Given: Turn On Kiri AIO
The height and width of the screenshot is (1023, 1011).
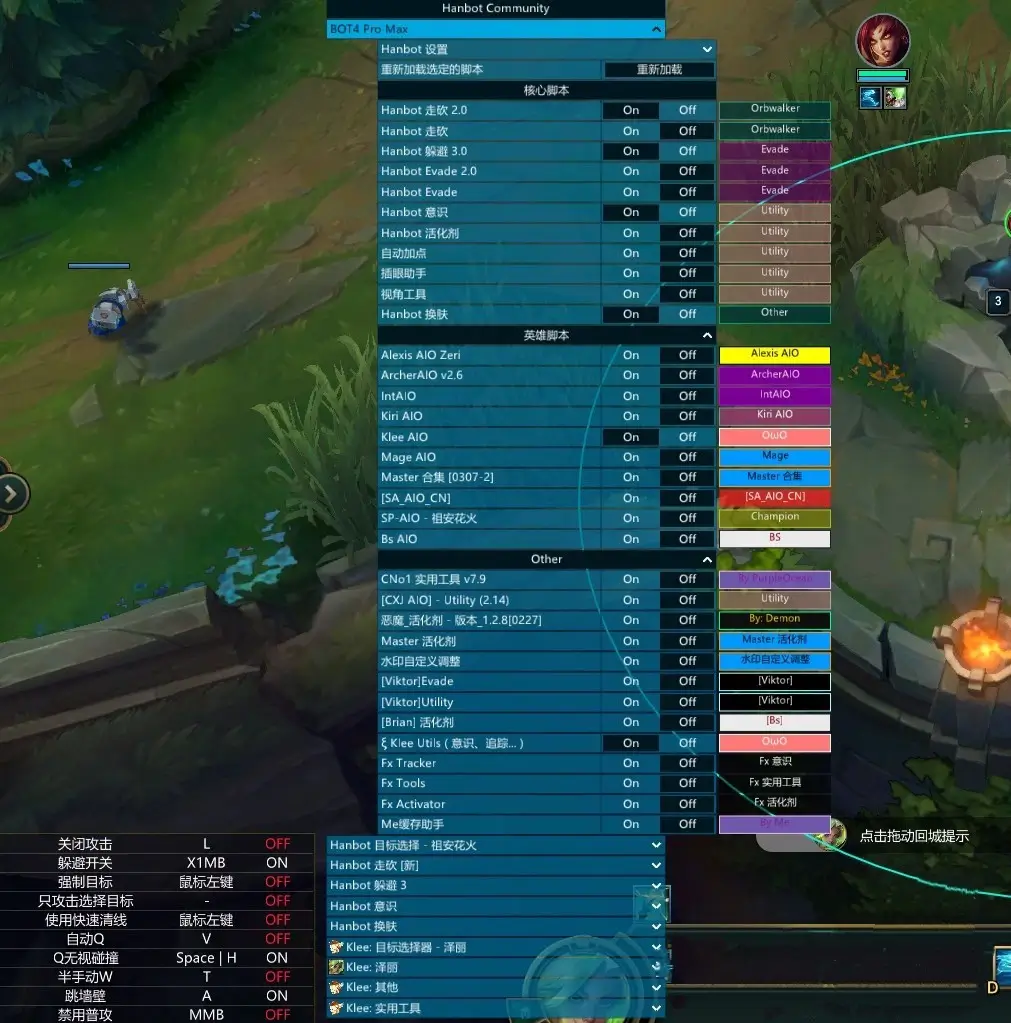Looking at the screenshot, I should pos(630,416).
